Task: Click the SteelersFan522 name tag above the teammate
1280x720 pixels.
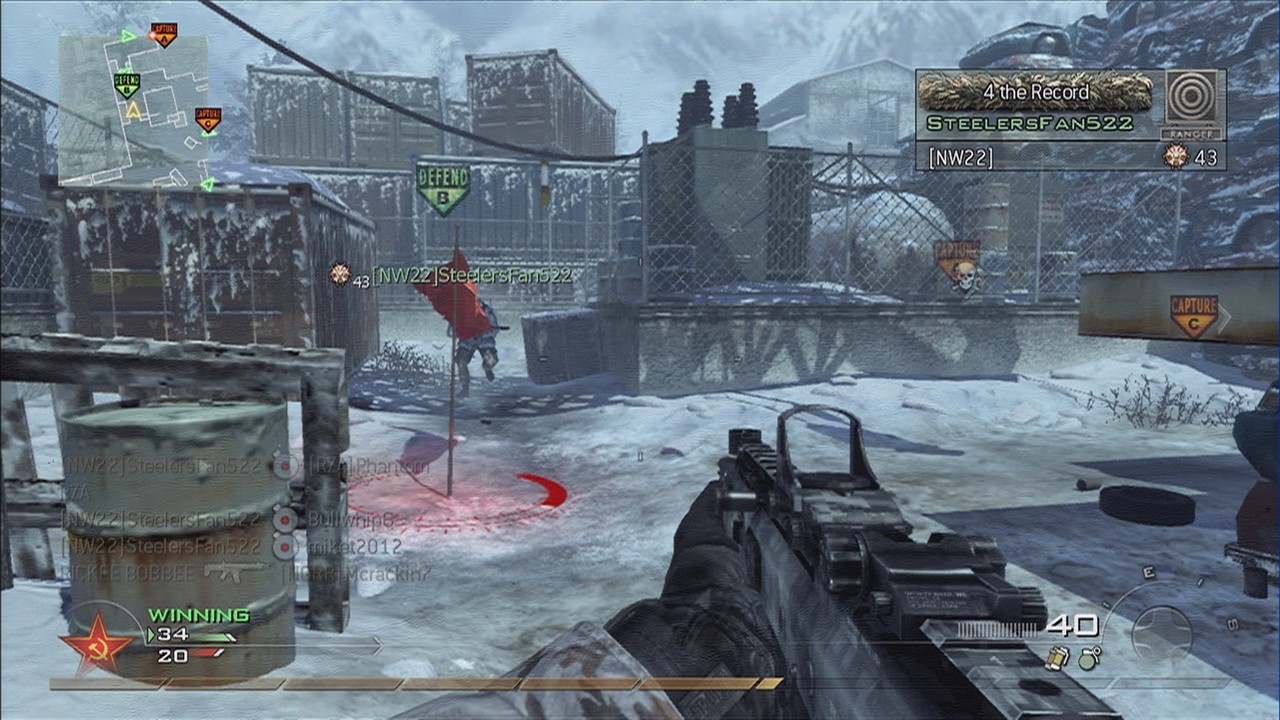Action: pyautogui.click(x=472, y=275)
